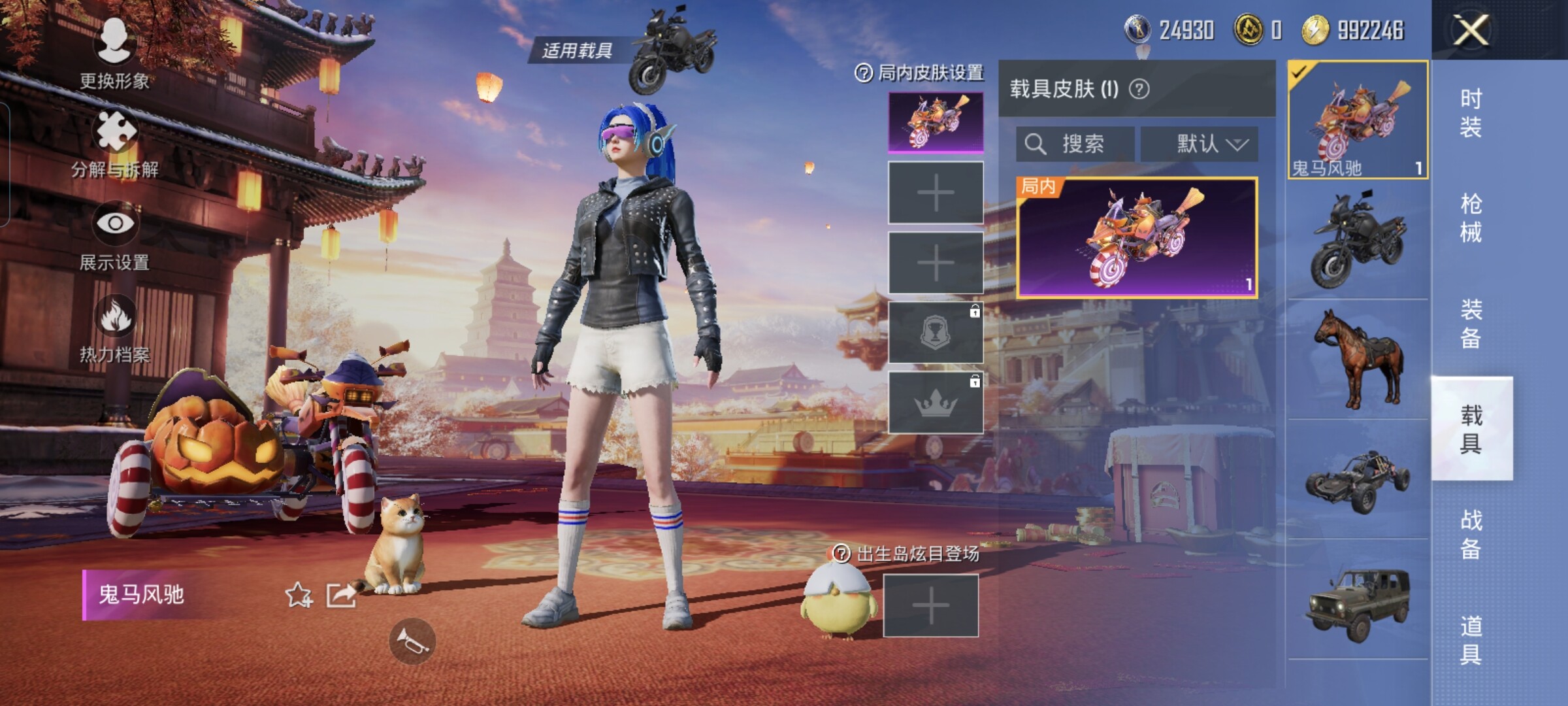This screenshot has width=1568, height=706.
Task: Open 展示设置 display settings
Action: pos(115,235)
